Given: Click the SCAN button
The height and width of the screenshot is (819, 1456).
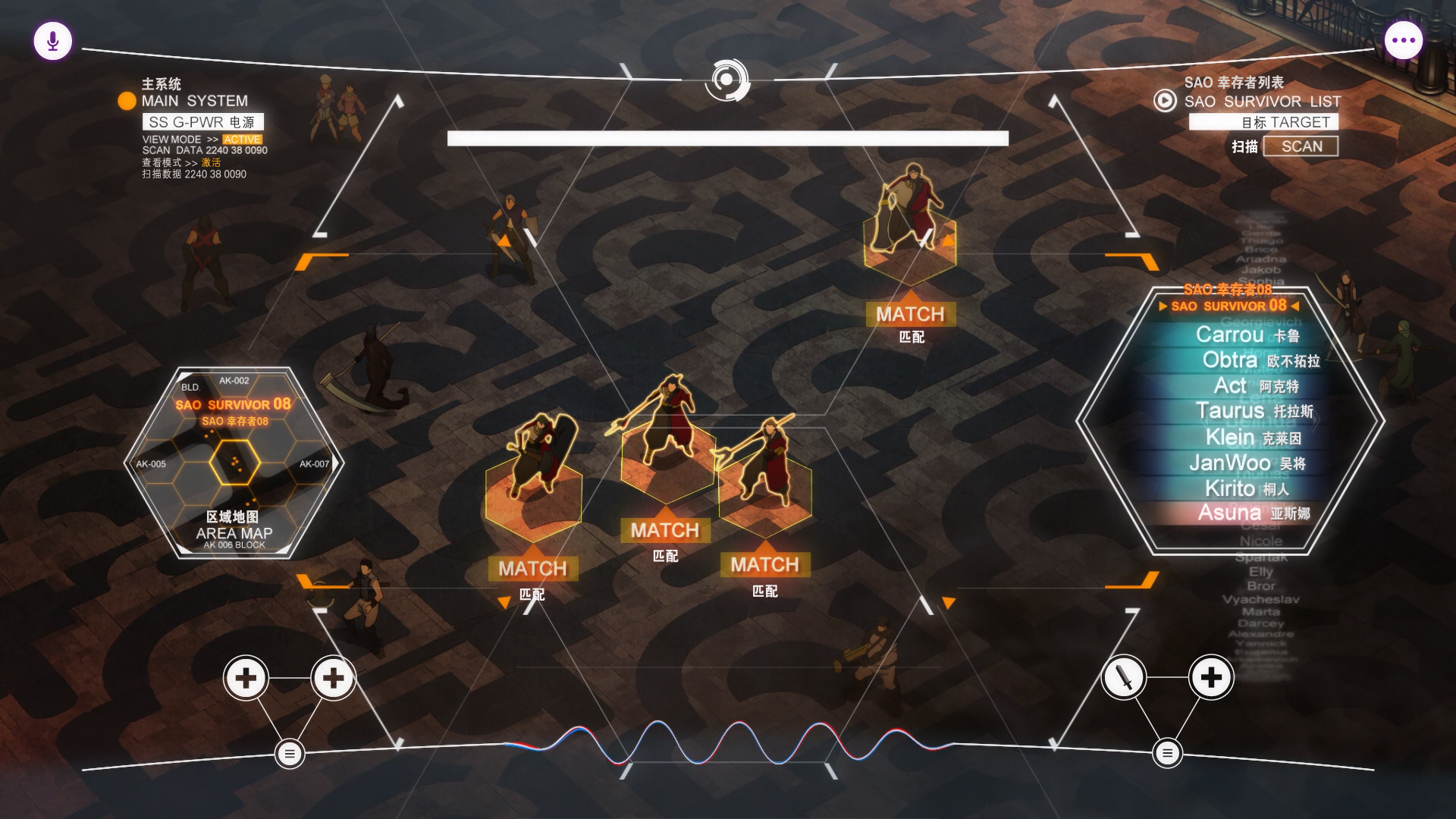Looking at the screenshot, I should click(x=1301, y=146).
